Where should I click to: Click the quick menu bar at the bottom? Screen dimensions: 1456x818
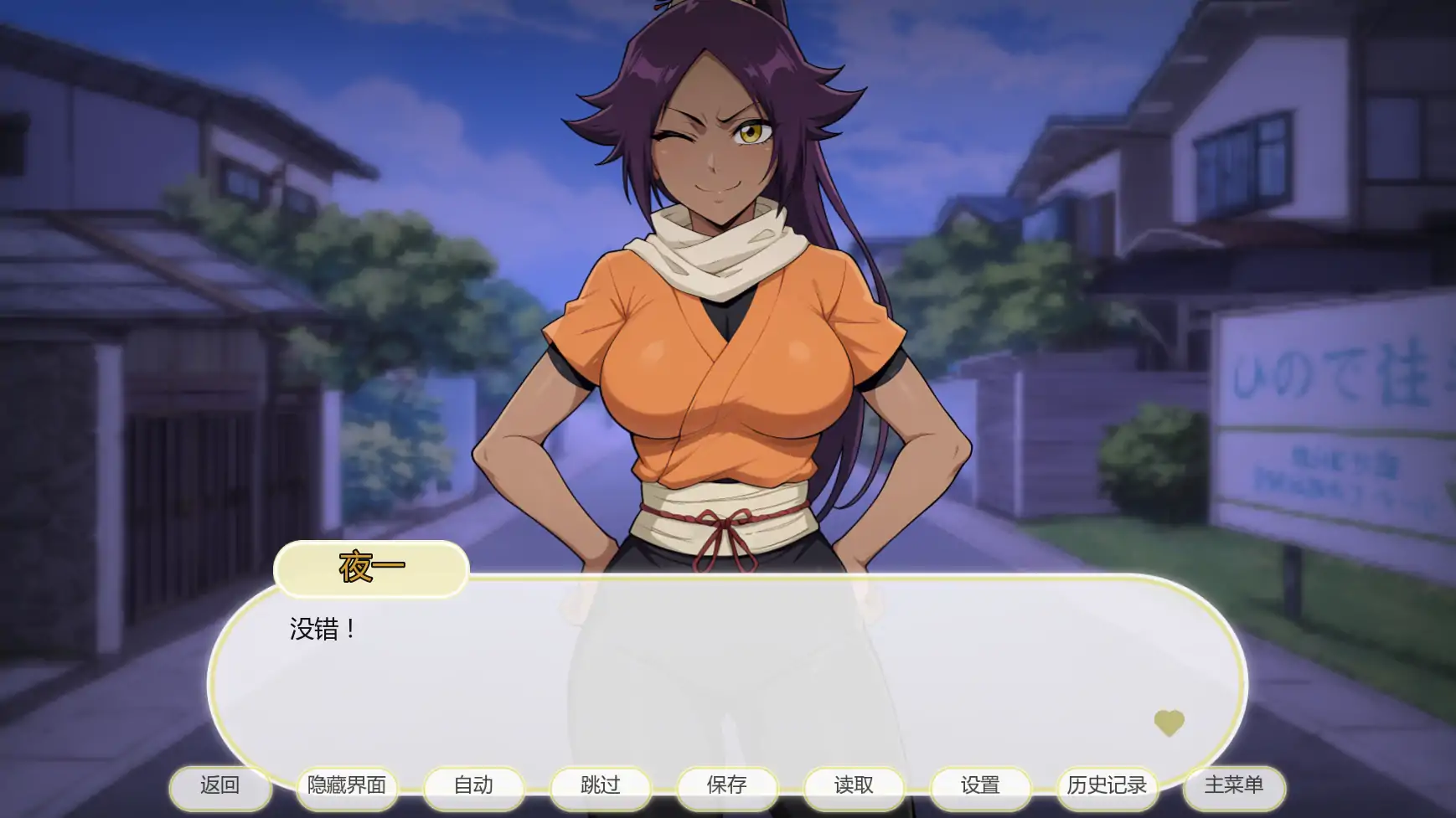pos(729,787)
